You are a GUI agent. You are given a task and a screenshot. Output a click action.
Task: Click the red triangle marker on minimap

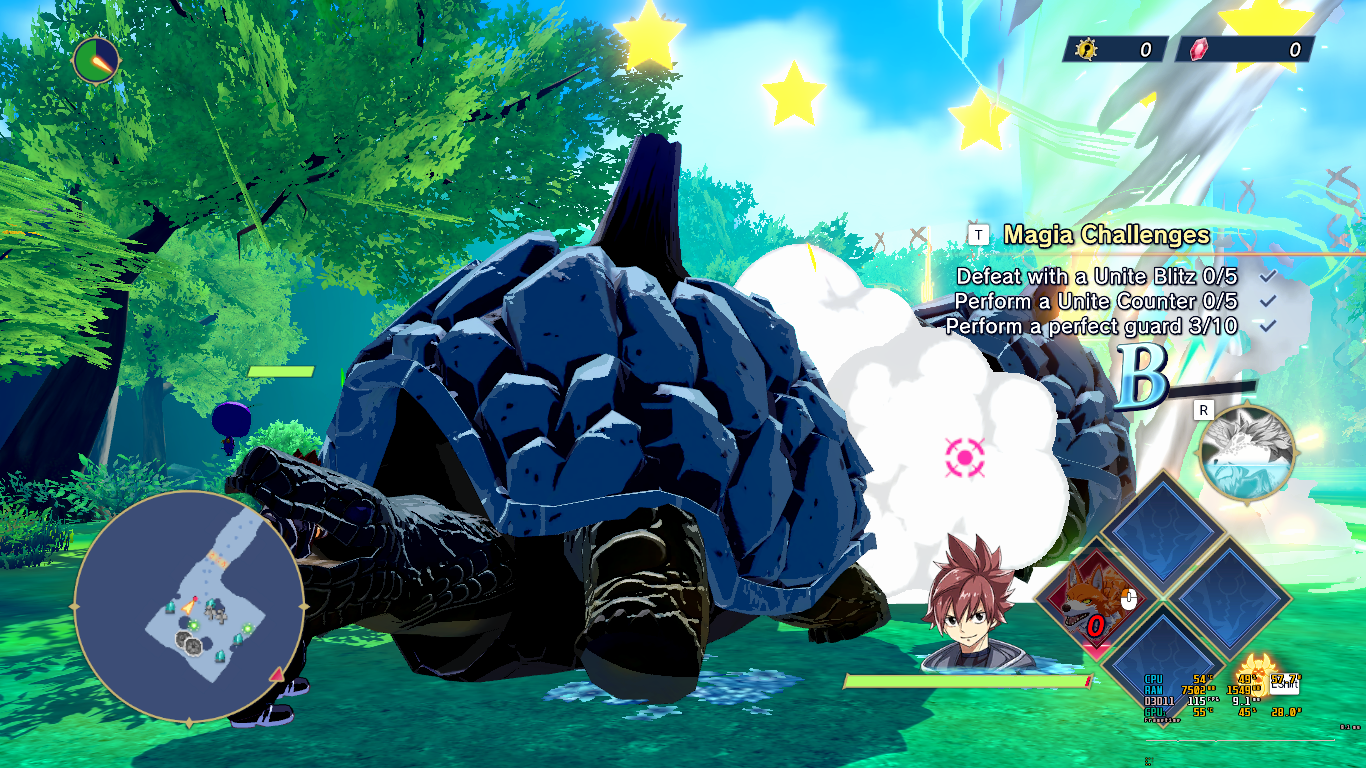coord(277,676)
